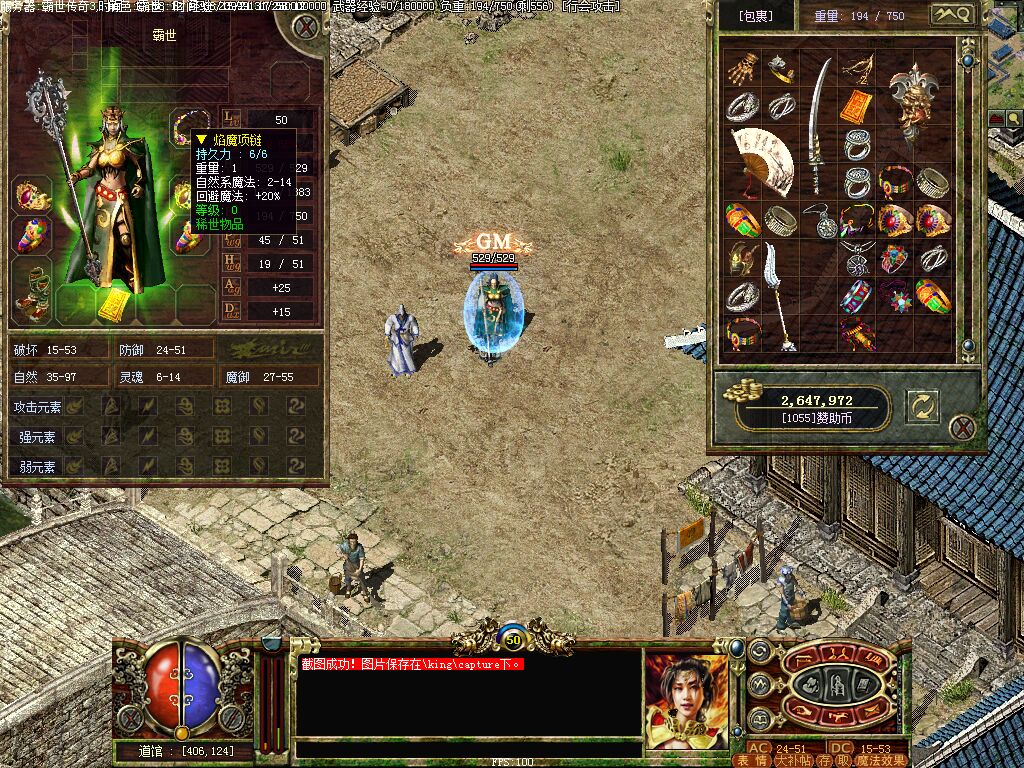Click the round medallion necklace in the bag
The height and width of the screenshot is (768, 1024).
[x=820, y=221]
